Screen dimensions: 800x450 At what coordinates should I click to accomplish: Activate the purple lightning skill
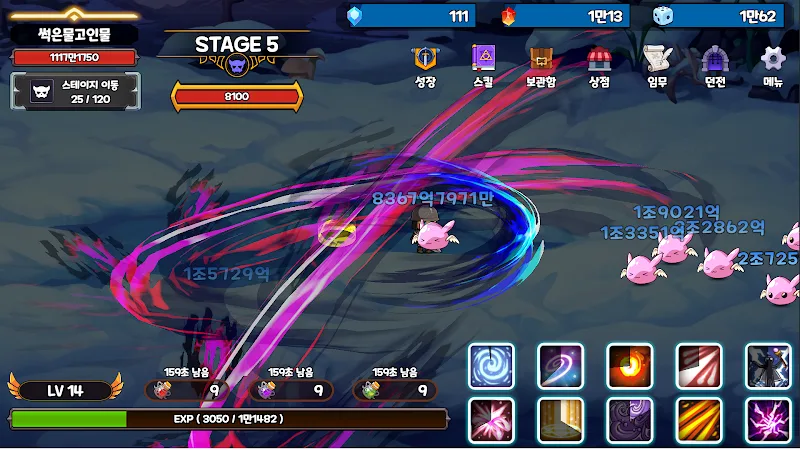click(768, 420)
